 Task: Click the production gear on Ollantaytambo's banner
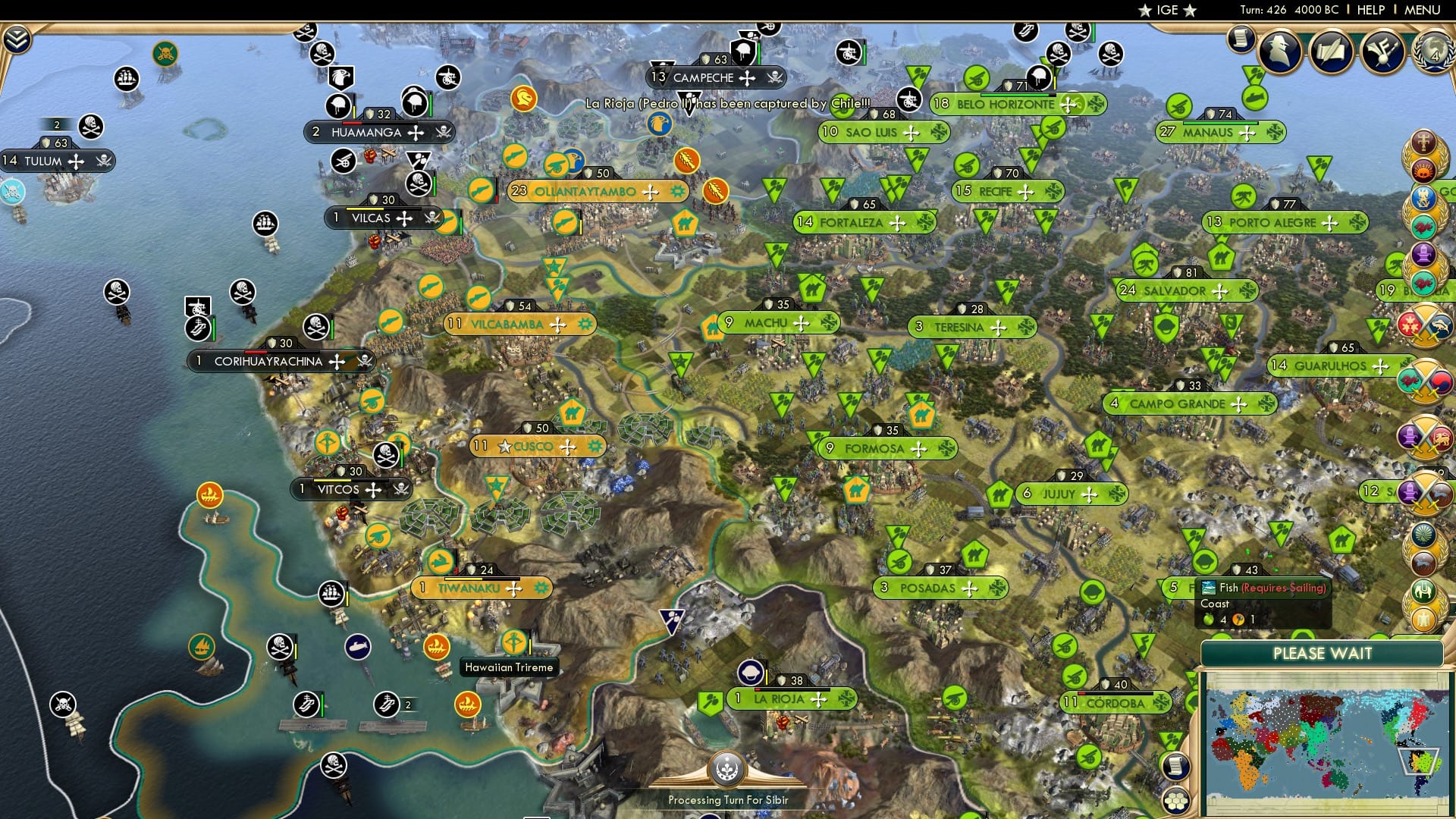[x=677, y=192]
